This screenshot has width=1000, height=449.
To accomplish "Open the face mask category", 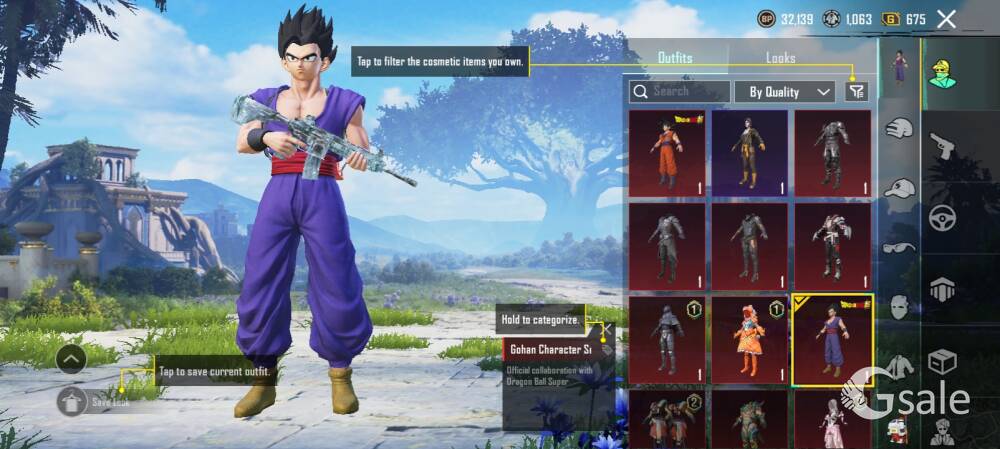I will [x=900, y=306].
